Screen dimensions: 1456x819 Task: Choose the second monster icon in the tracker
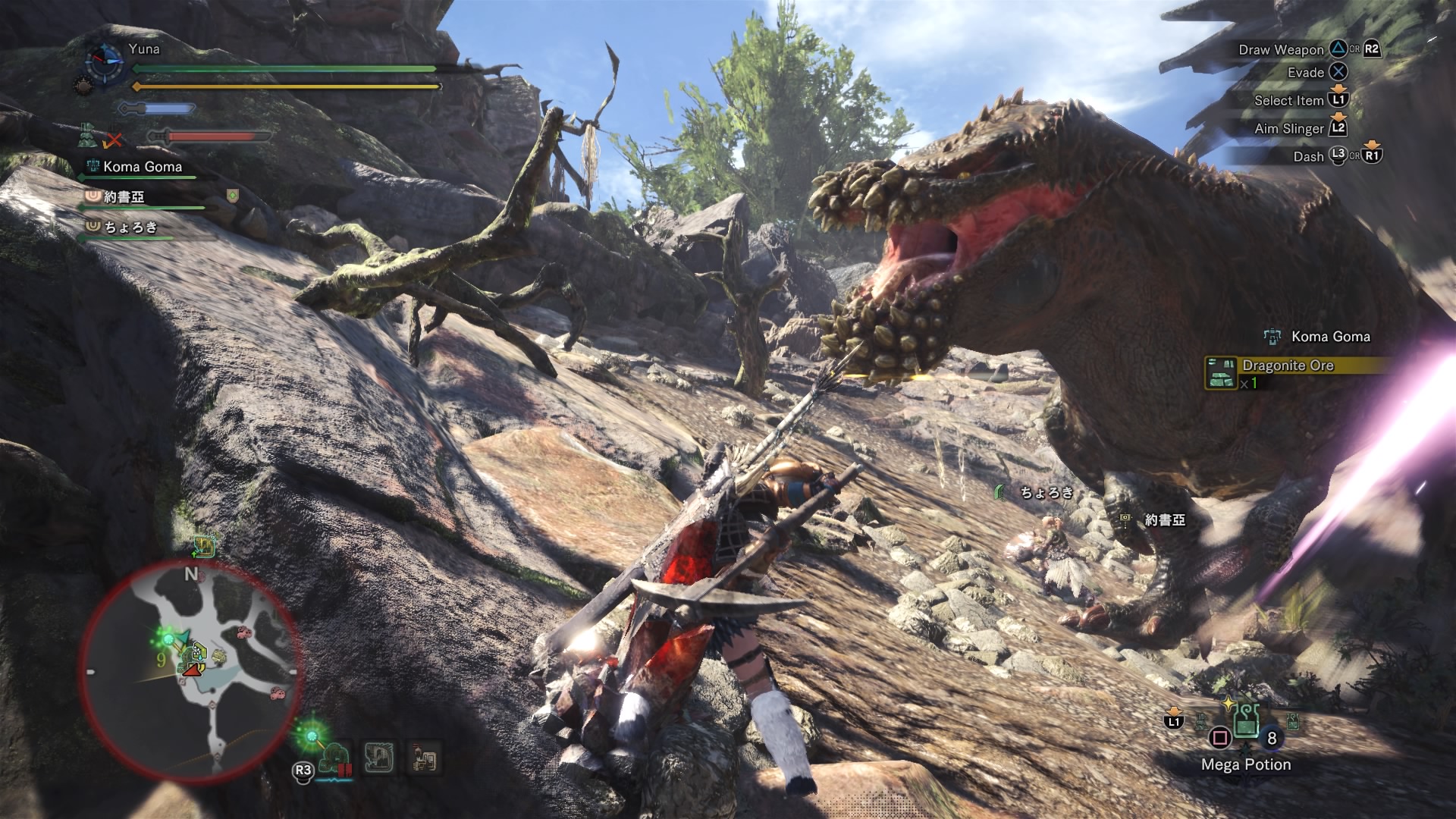[378, 757]
